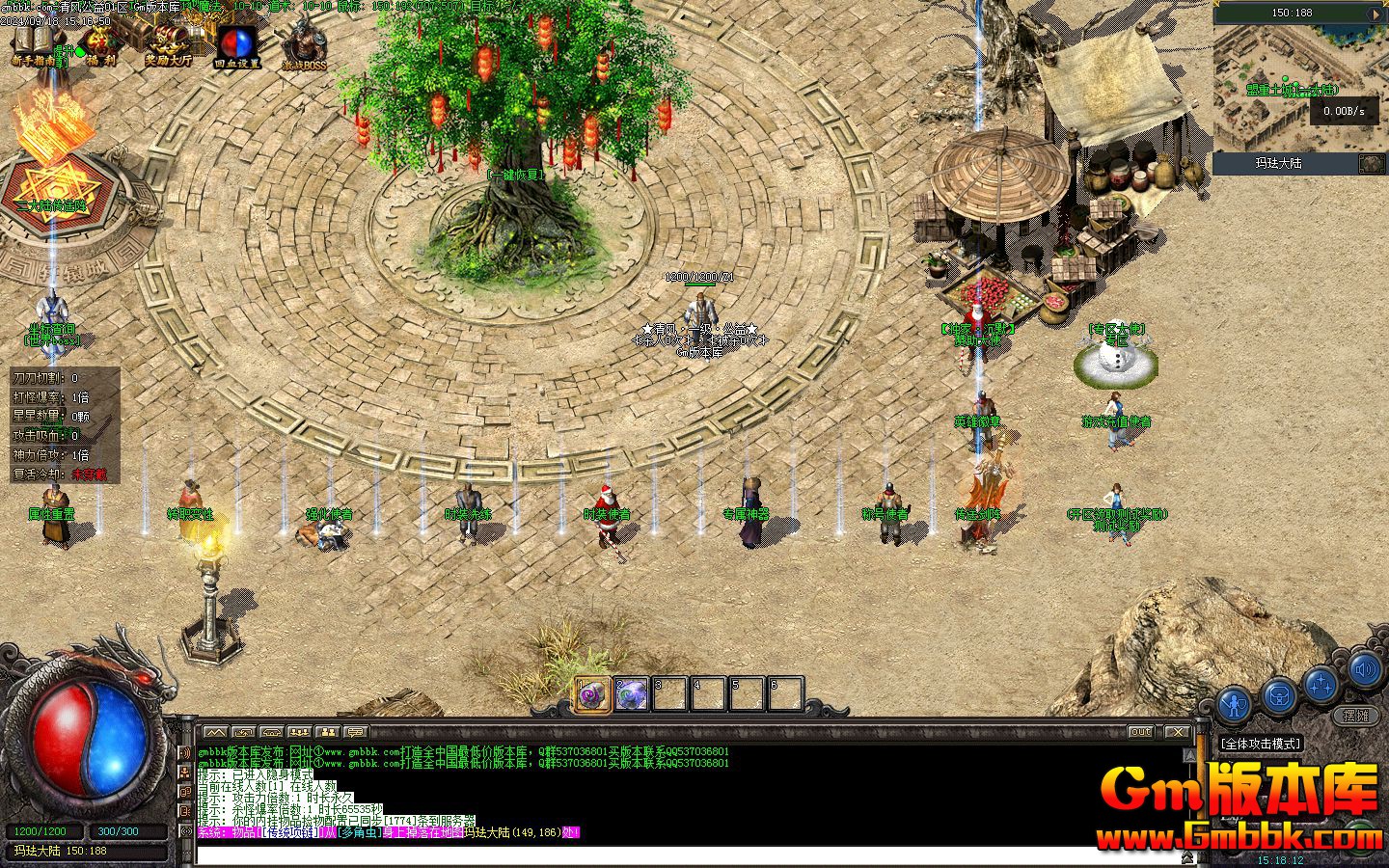Click the 摆摊 stall button
Image resolution: width=1389 pixels, height=868 pixels.
click(x=1356, y=716)
